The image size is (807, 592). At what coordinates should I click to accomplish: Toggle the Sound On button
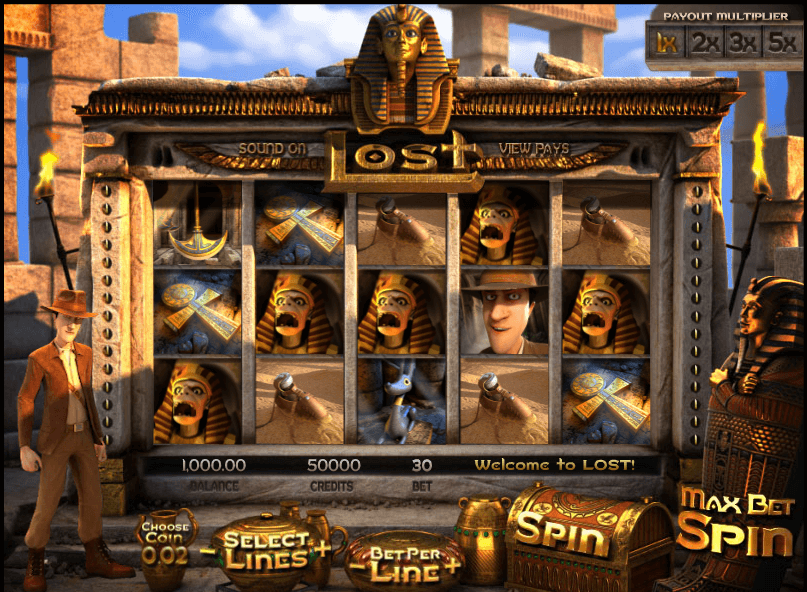pos(271,149)
